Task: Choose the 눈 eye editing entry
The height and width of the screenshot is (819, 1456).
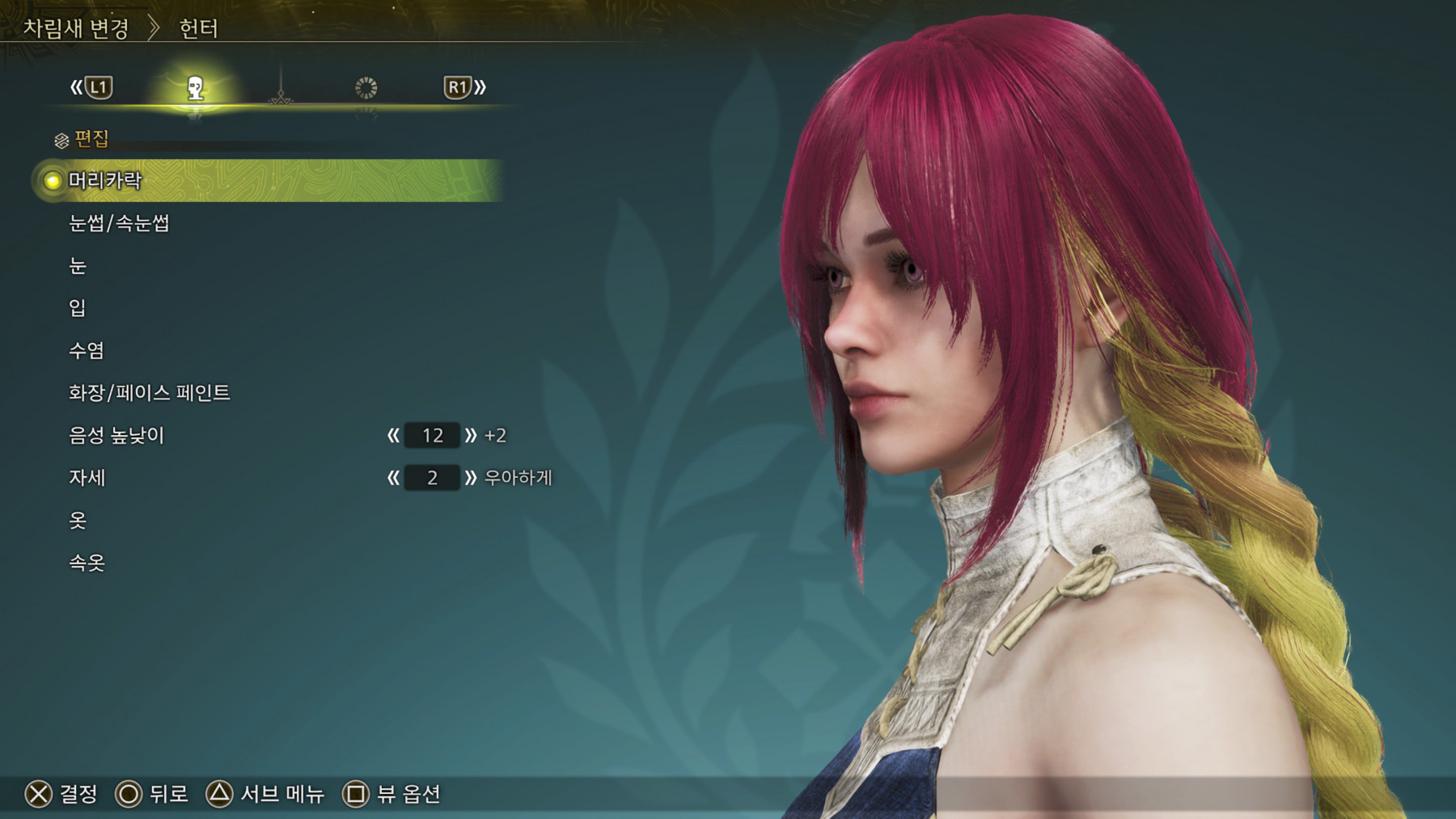Action: pyautogui.click(x=78, y=266)
